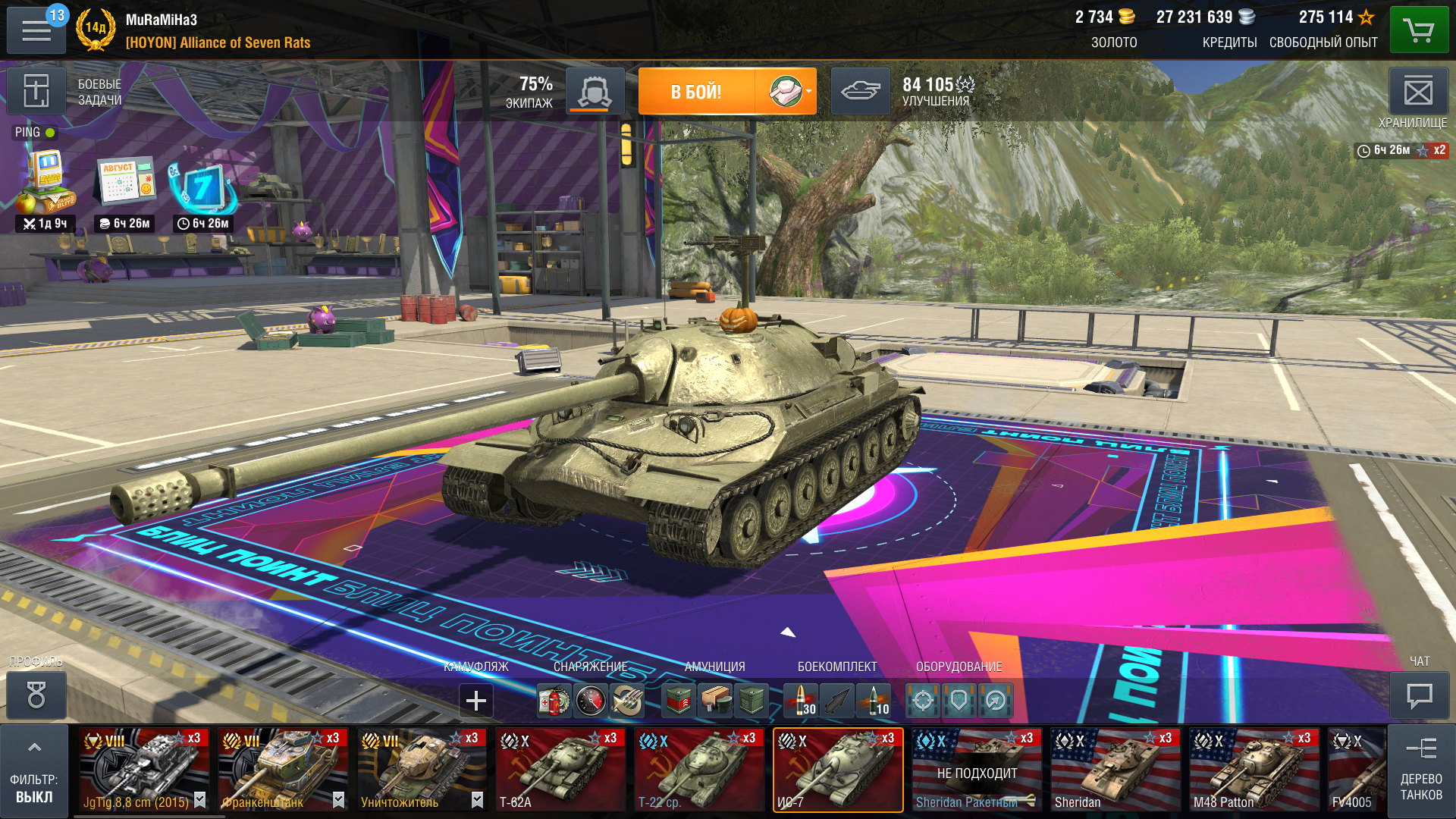The image size is (1456, 819).
Task: Open the storage (Хранилище)
Action: pos(1417,93)
